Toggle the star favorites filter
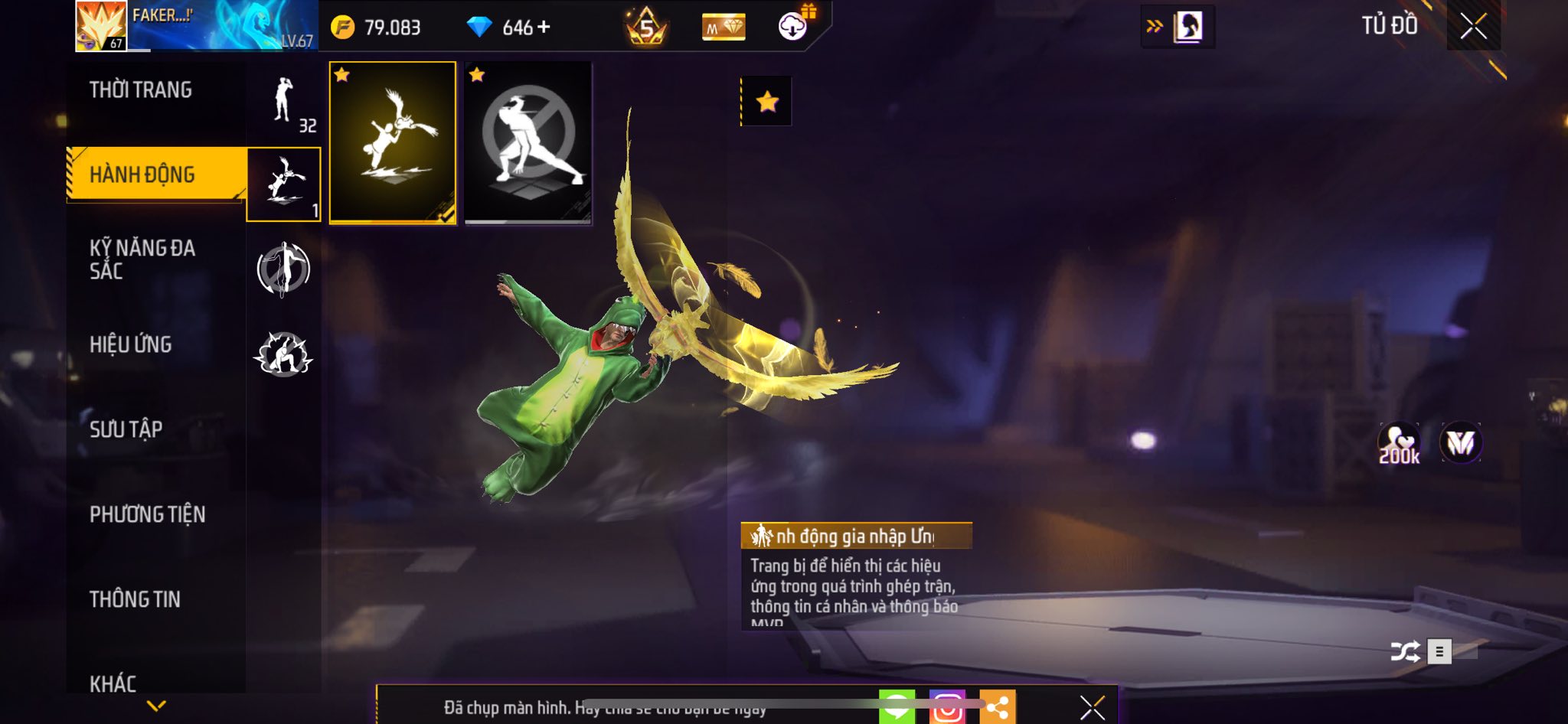 point(767,102)
